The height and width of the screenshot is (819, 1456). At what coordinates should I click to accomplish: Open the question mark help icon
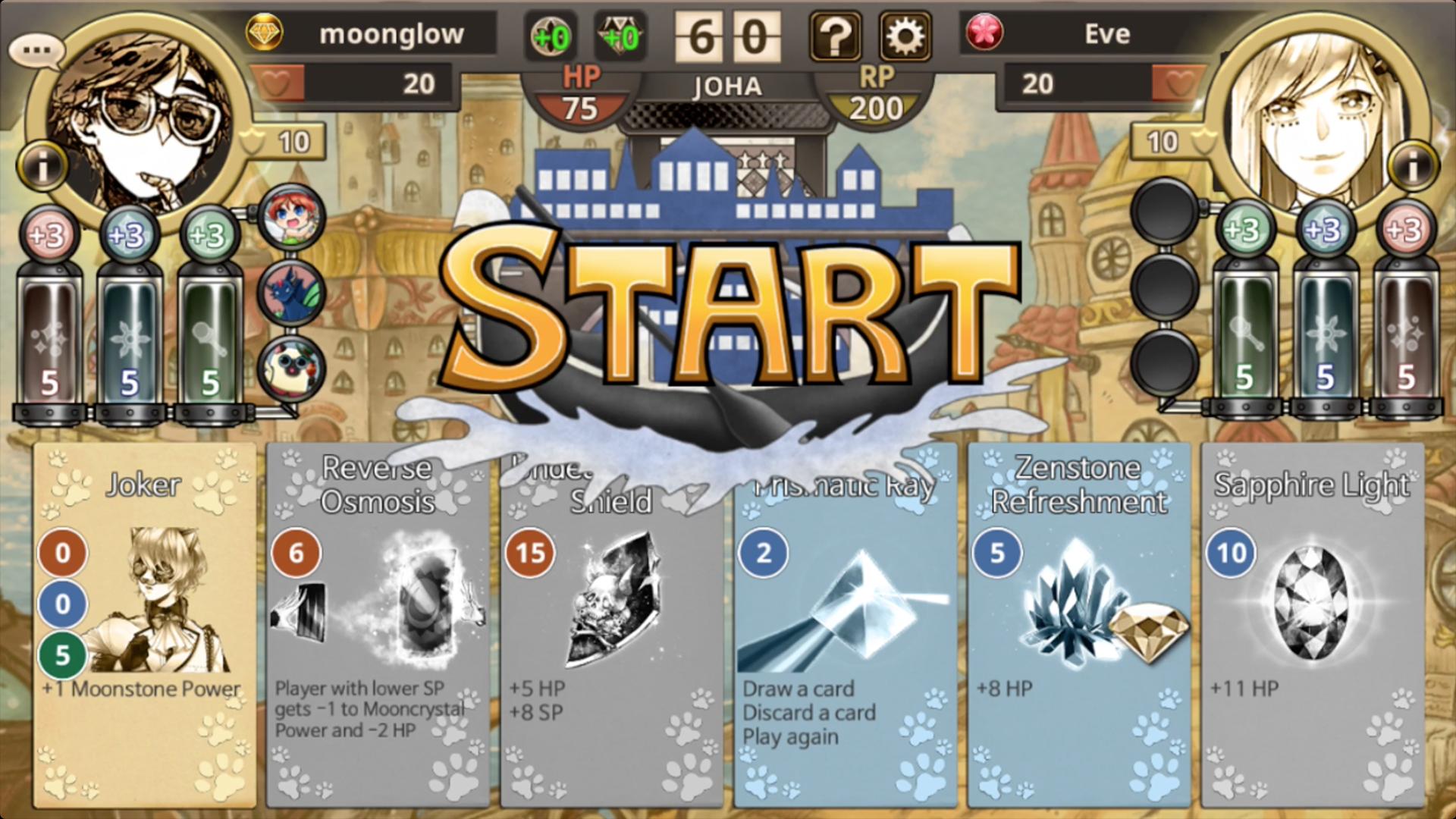(x=836, y=34)
